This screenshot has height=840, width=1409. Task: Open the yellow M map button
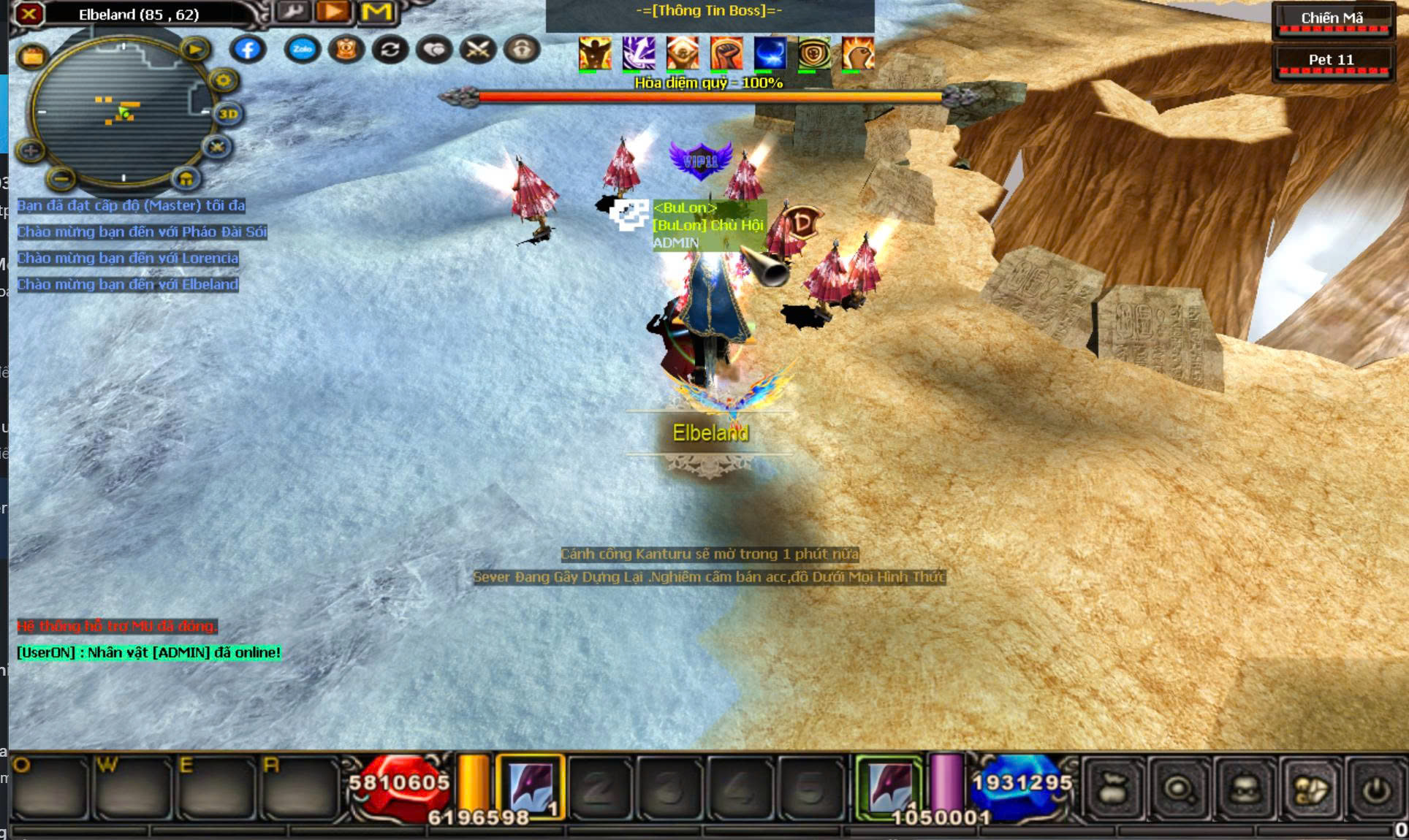(376, 12)
